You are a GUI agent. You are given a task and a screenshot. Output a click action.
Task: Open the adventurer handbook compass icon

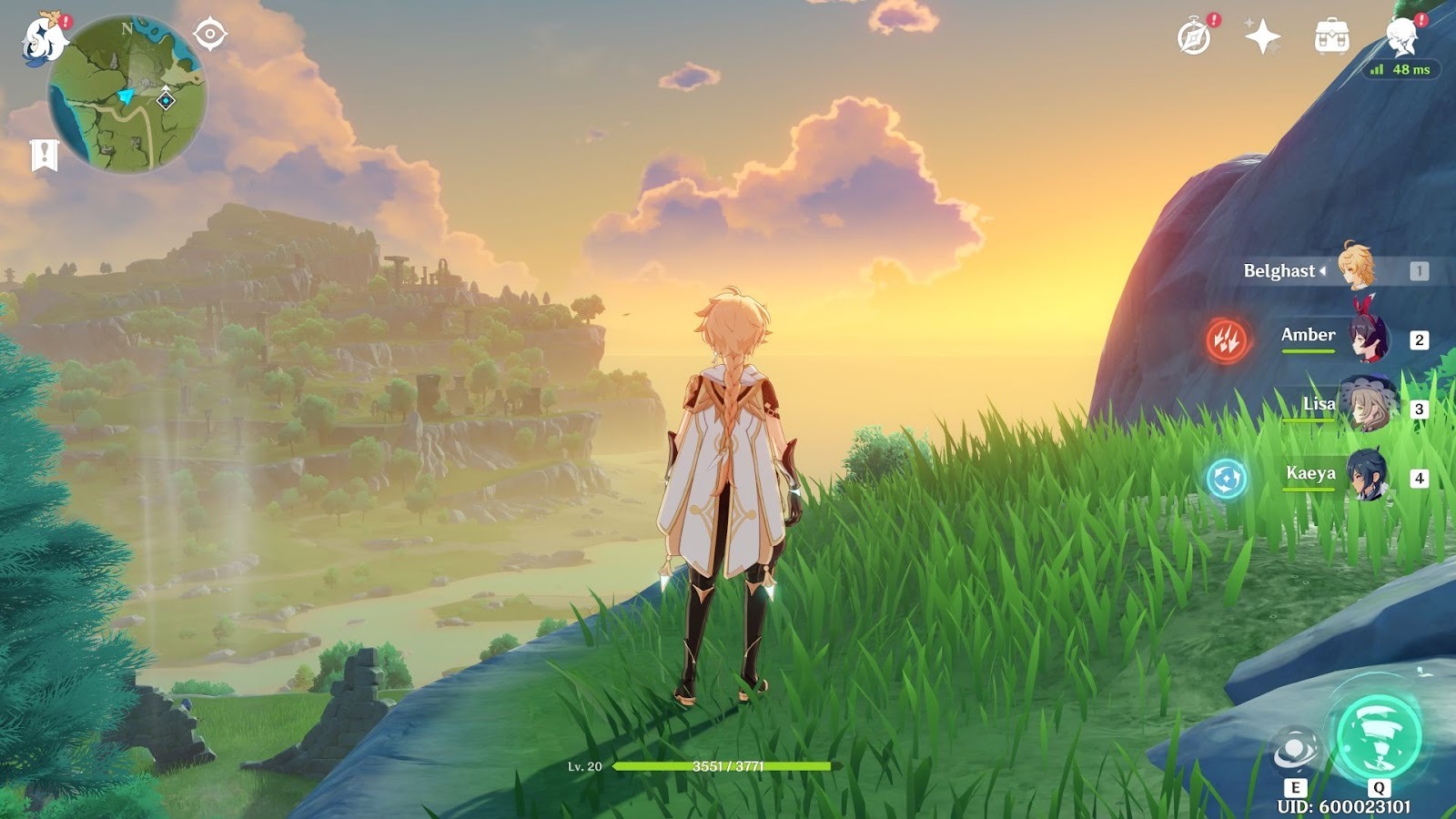(x=1195, y=37)
